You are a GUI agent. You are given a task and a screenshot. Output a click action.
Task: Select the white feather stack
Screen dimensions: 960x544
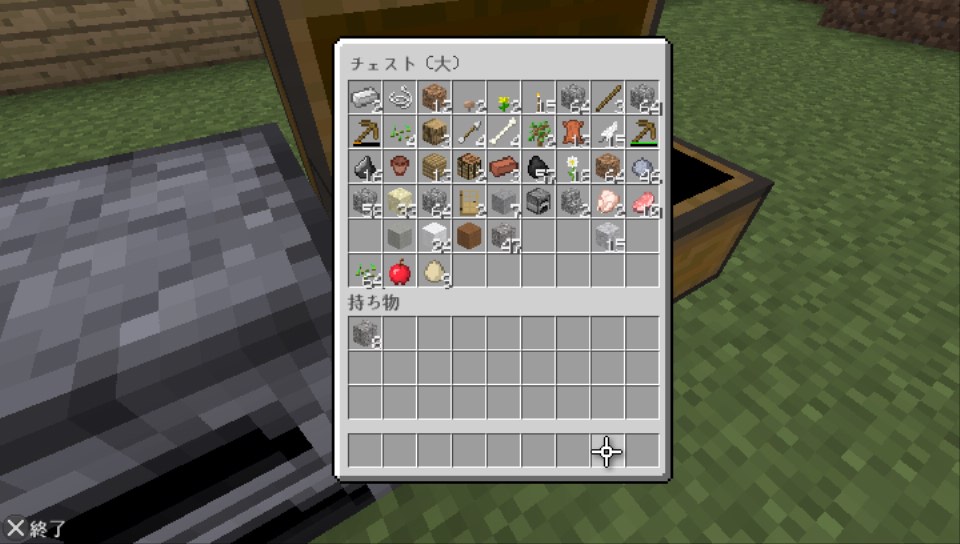607,132
